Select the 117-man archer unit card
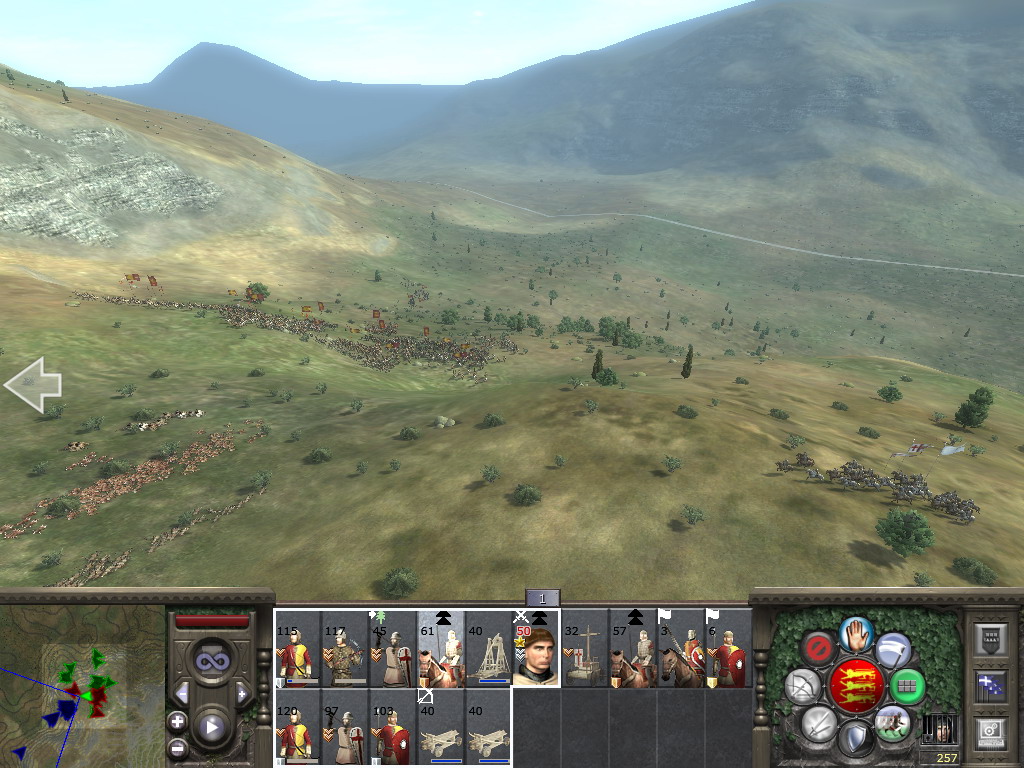The image size is (1024, 768). 345,650
